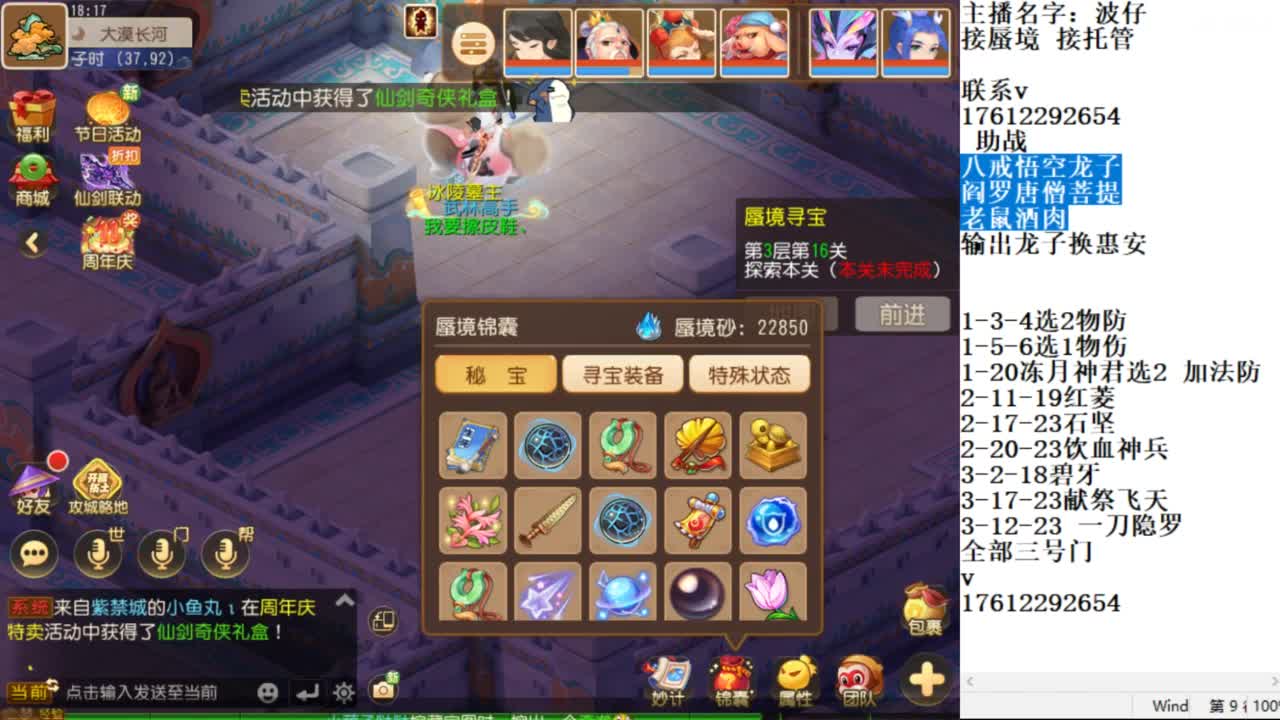Viewport: 1280px width, 720px height.
Task: Switch to the 特殊状态 tab
Action: (750, 373)
